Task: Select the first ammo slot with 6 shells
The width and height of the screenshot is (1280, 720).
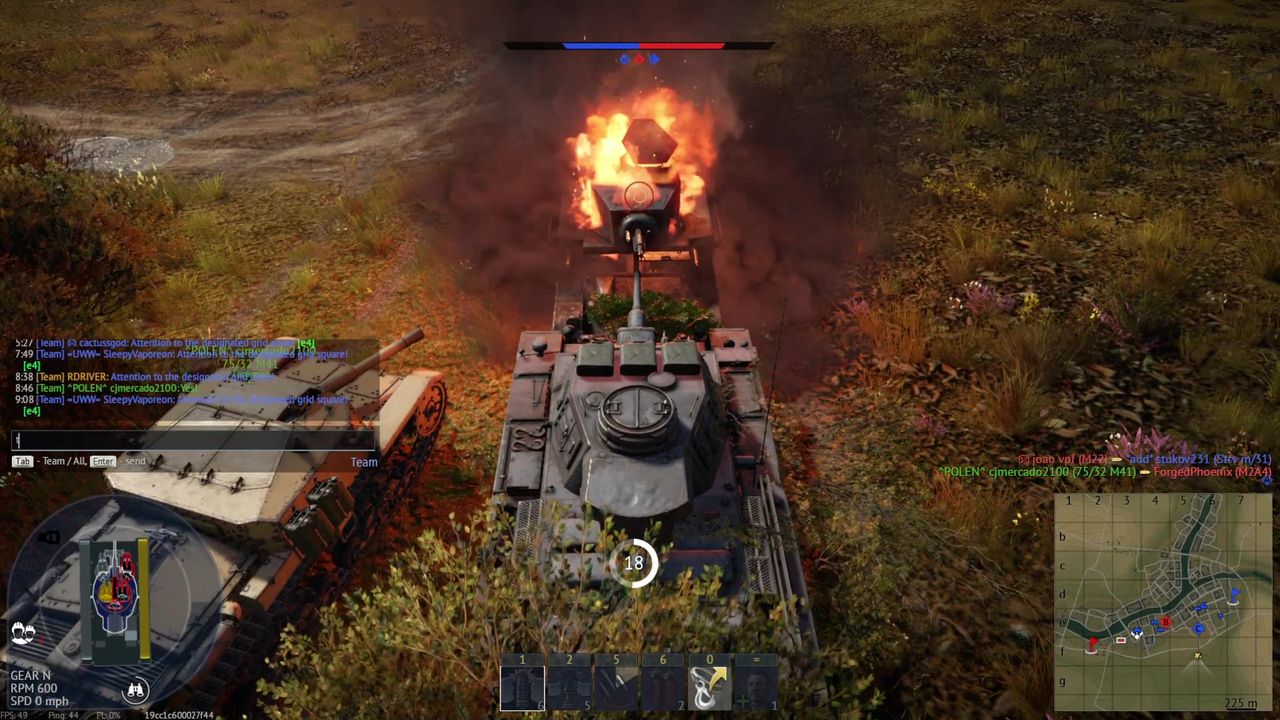Action: 522,688
